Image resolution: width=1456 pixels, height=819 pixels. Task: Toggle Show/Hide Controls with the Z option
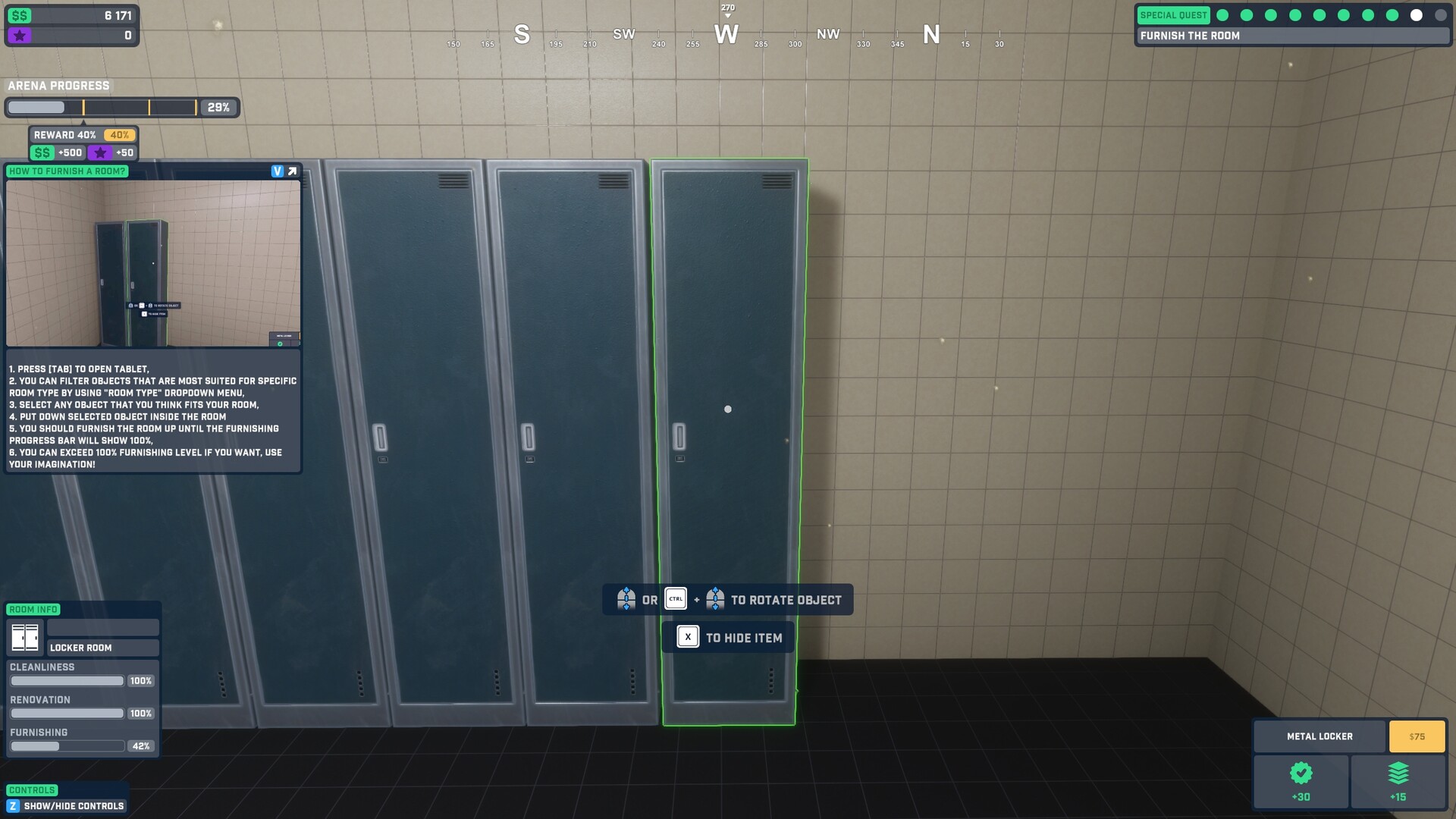14,806
